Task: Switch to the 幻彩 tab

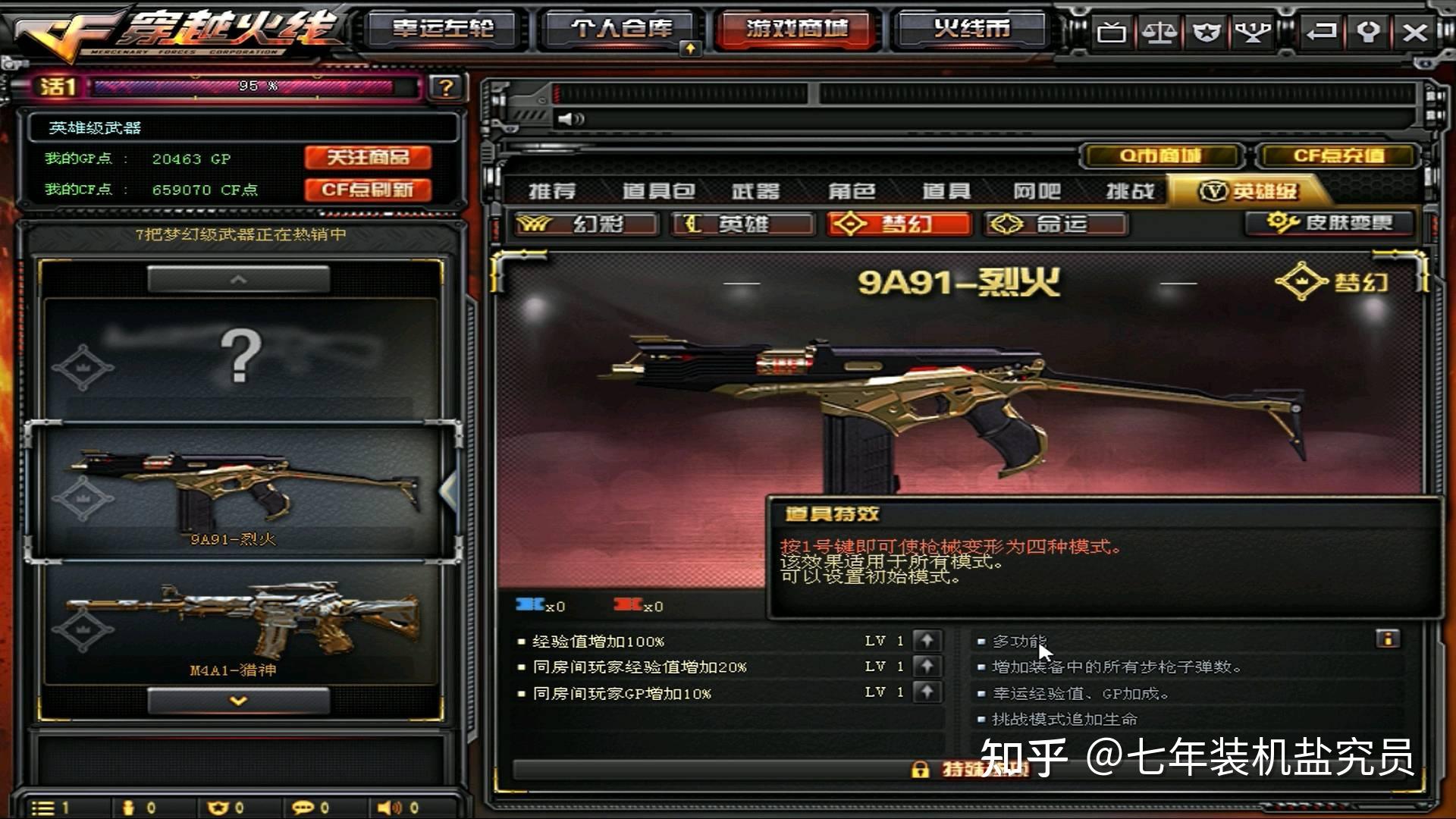Action: point(588,224)
